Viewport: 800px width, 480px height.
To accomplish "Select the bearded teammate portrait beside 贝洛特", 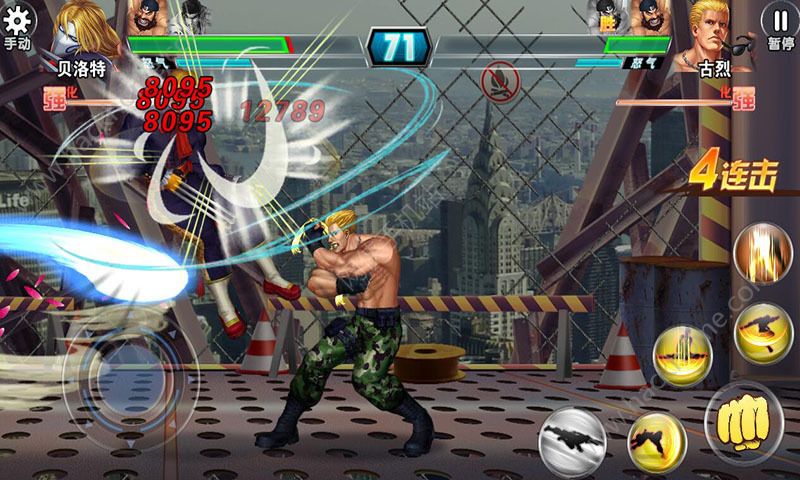I will (x=147, y=16).
